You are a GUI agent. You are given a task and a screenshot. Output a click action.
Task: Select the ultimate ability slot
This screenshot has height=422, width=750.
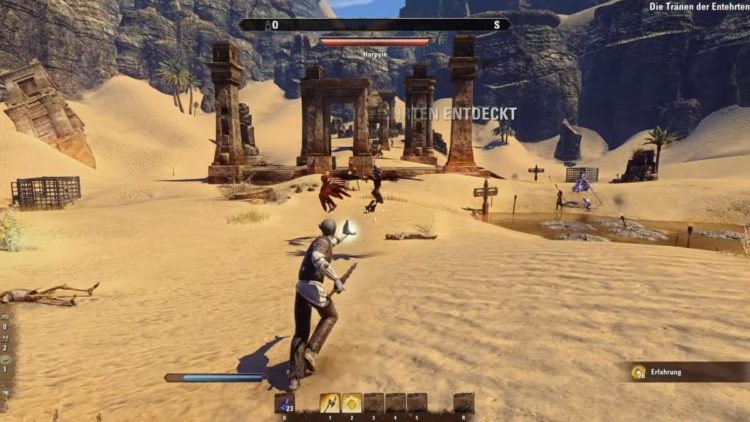[x=462, y=402]
